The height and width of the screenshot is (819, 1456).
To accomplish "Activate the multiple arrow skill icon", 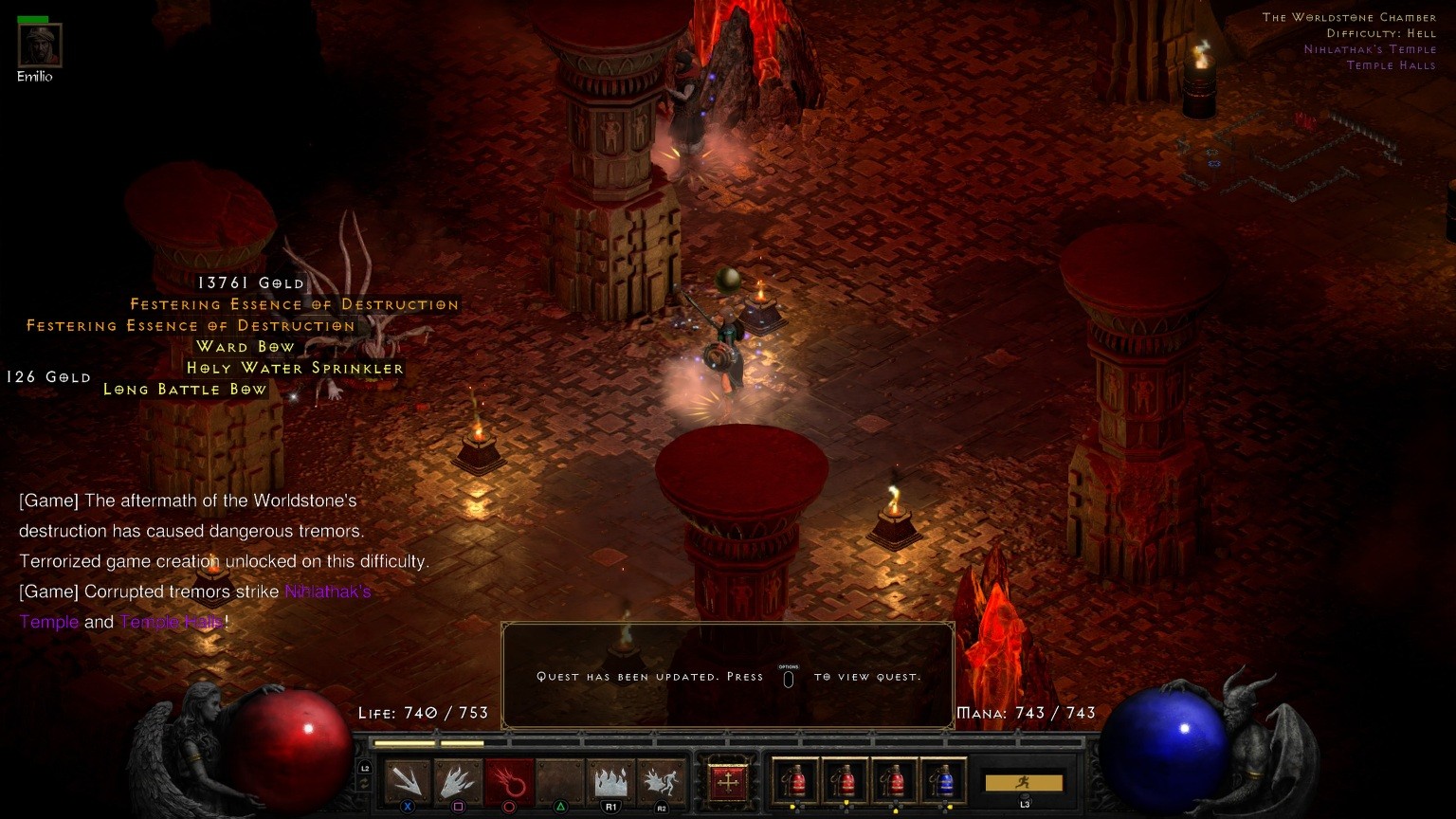I will click(x=408, y=781).
